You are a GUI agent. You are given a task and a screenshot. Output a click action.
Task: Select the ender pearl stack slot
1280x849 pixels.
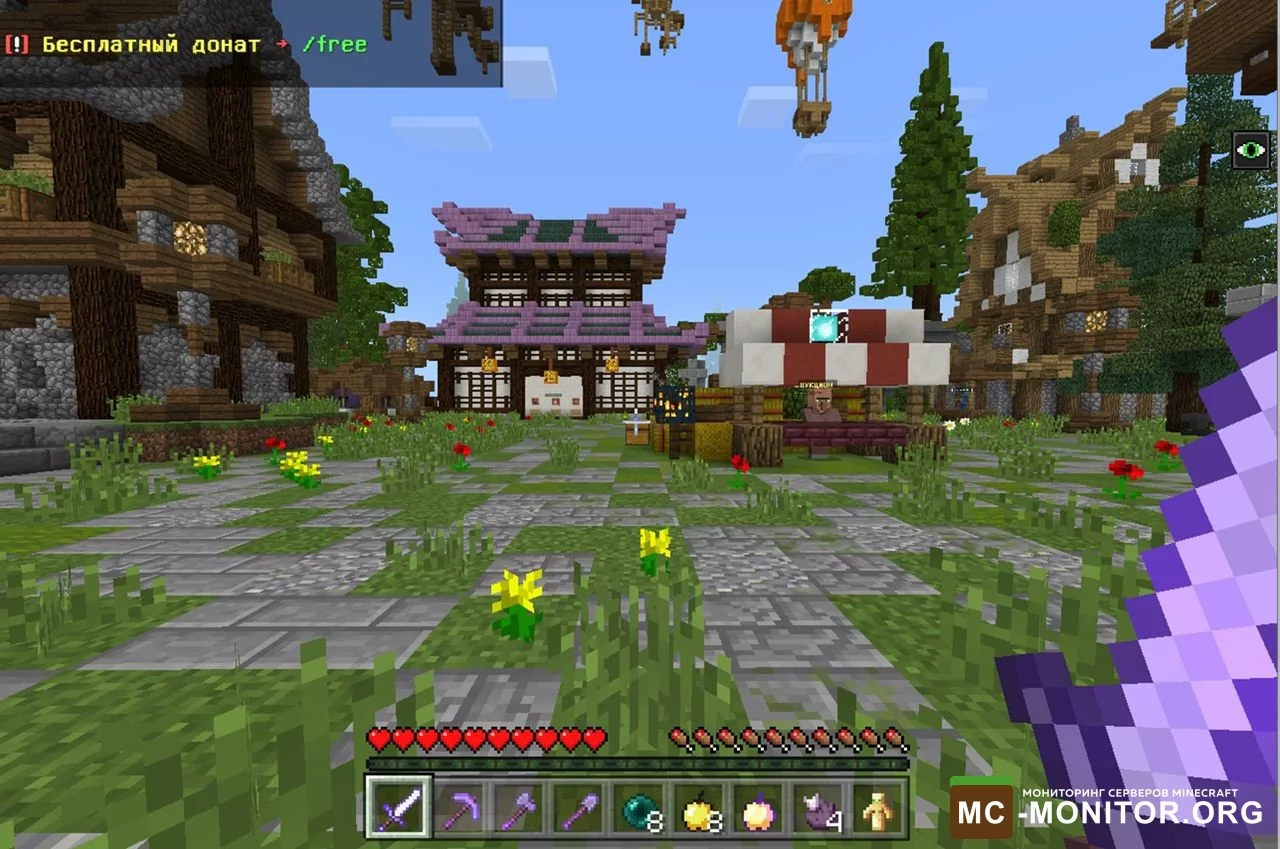(638, 806)
